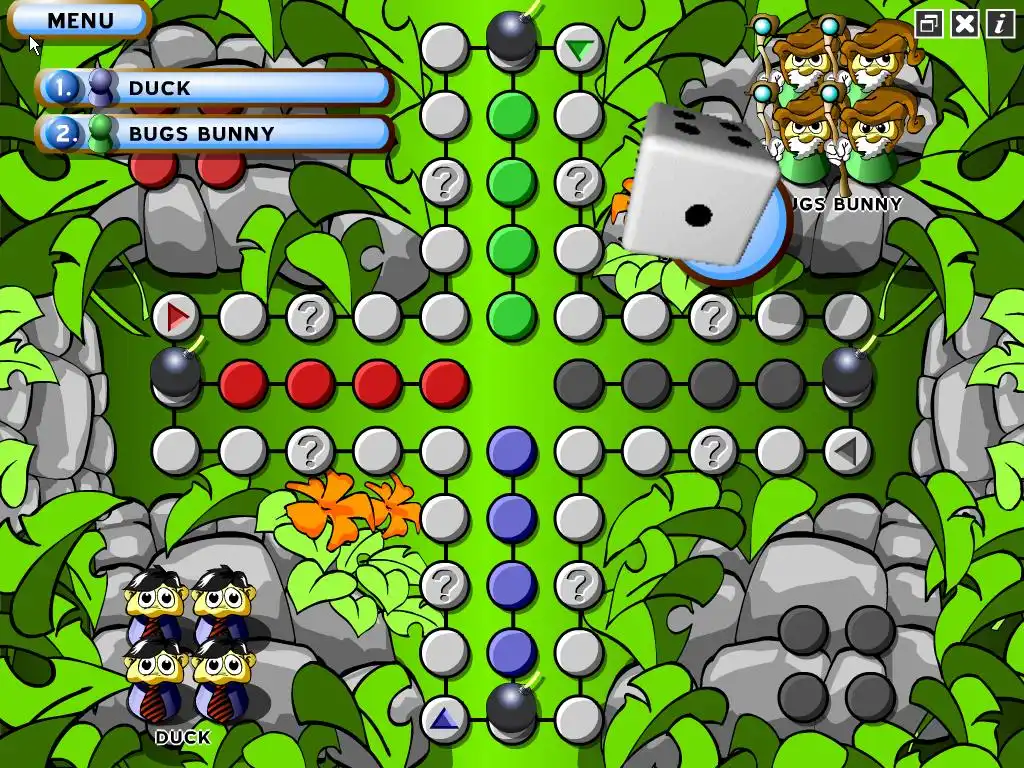Click the green arrow start tile
Screen dimensions: 1024x768
tap(578, 47)
